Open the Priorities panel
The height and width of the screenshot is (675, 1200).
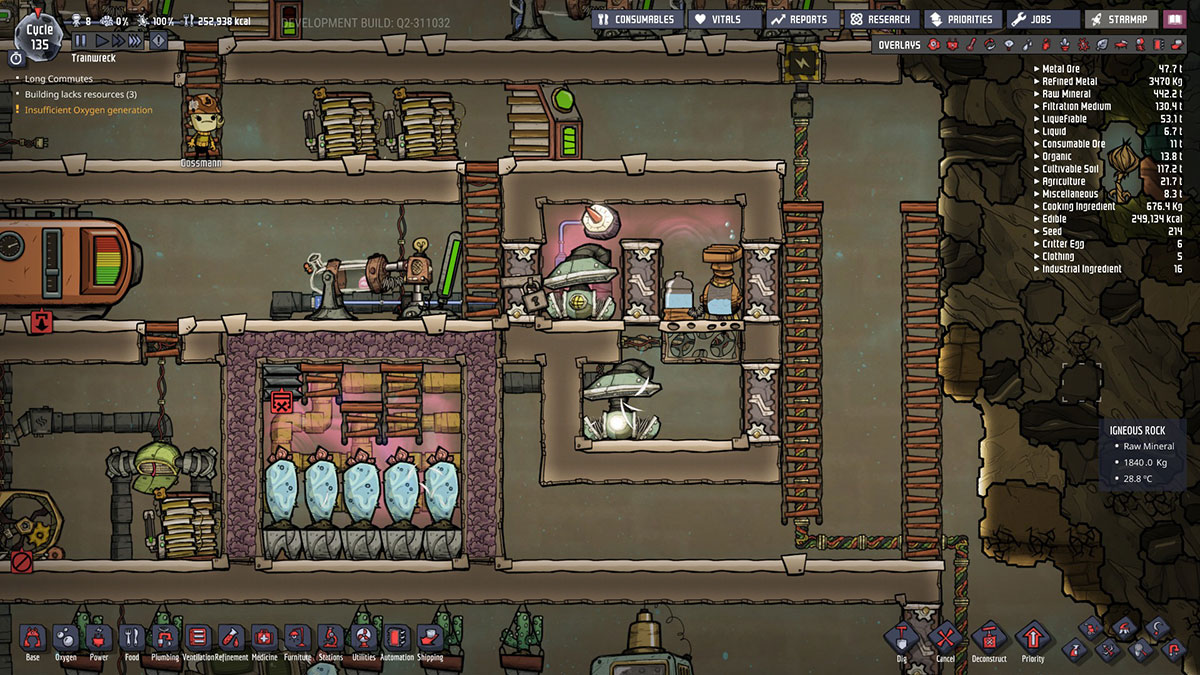961,19
